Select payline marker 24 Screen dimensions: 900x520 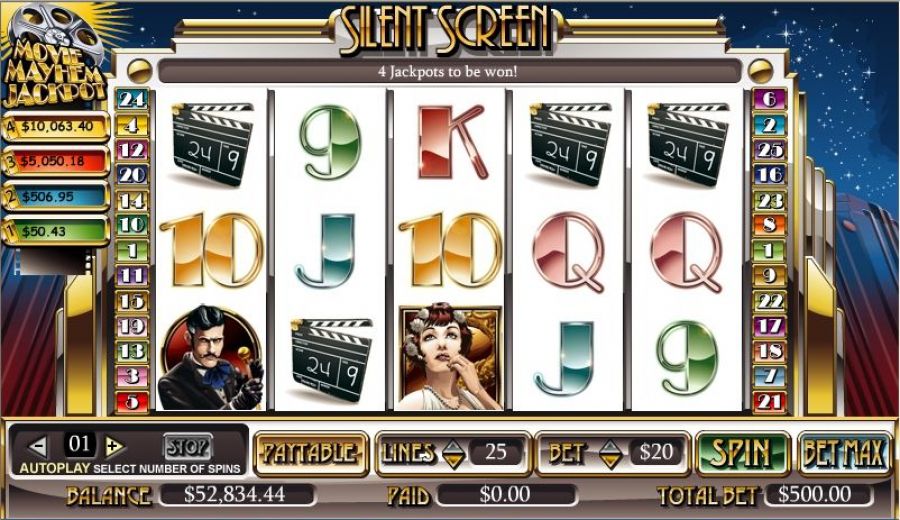pyautogui.click(x=133, y=99)
